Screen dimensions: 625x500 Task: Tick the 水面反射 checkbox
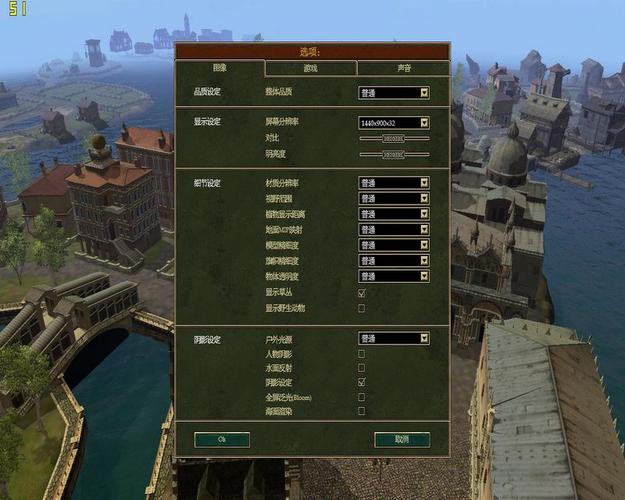point(361,368)
